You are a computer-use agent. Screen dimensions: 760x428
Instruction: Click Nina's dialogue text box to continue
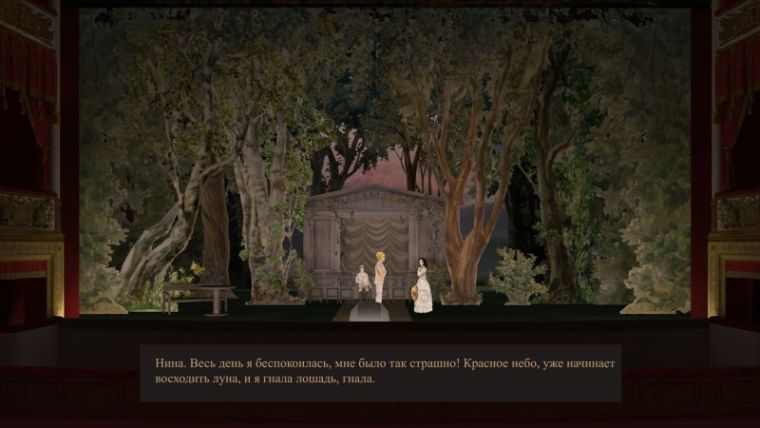(x=379, y=372)
